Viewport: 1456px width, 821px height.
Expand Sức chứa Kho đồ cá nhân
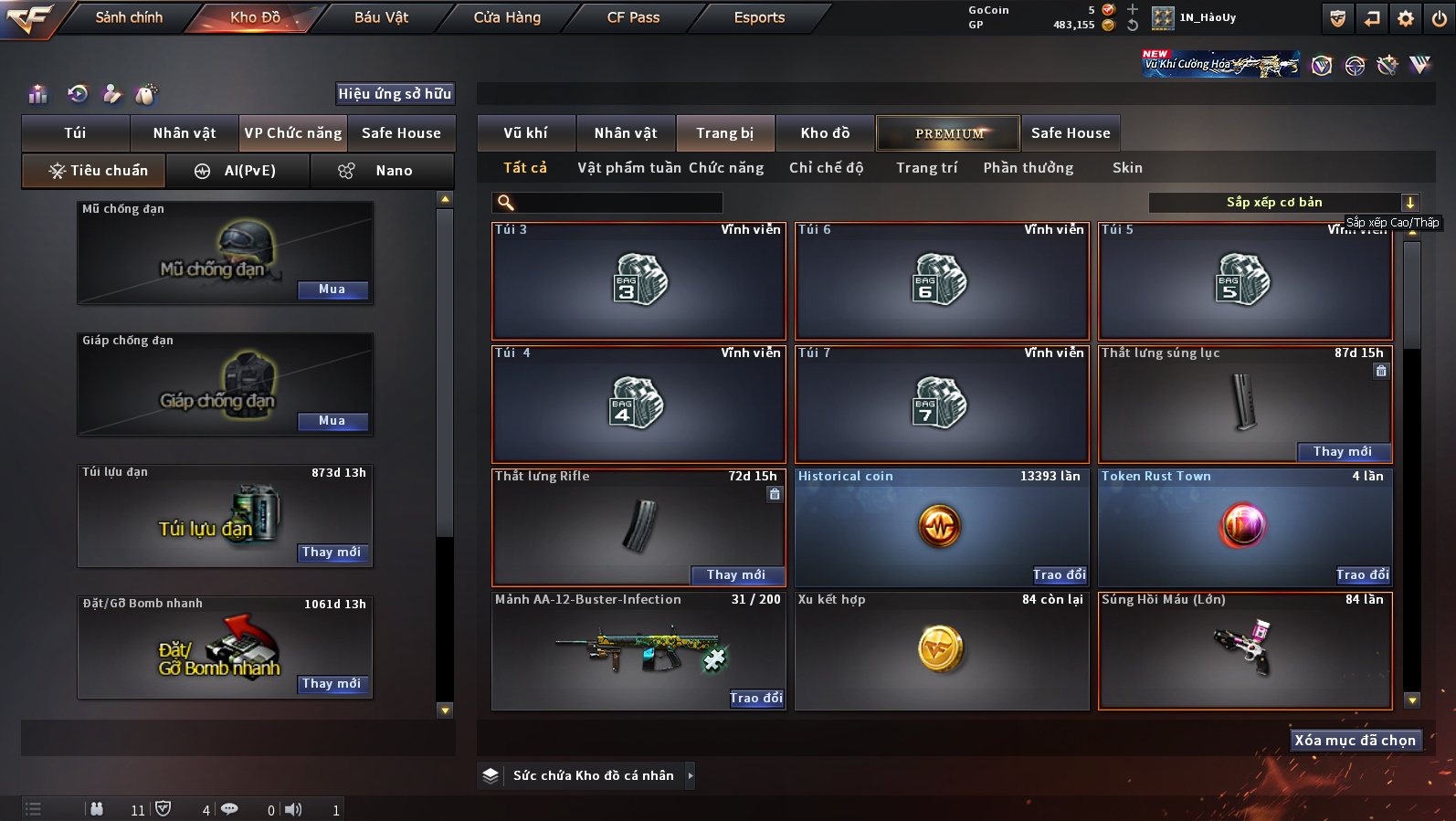click(690, 776)
